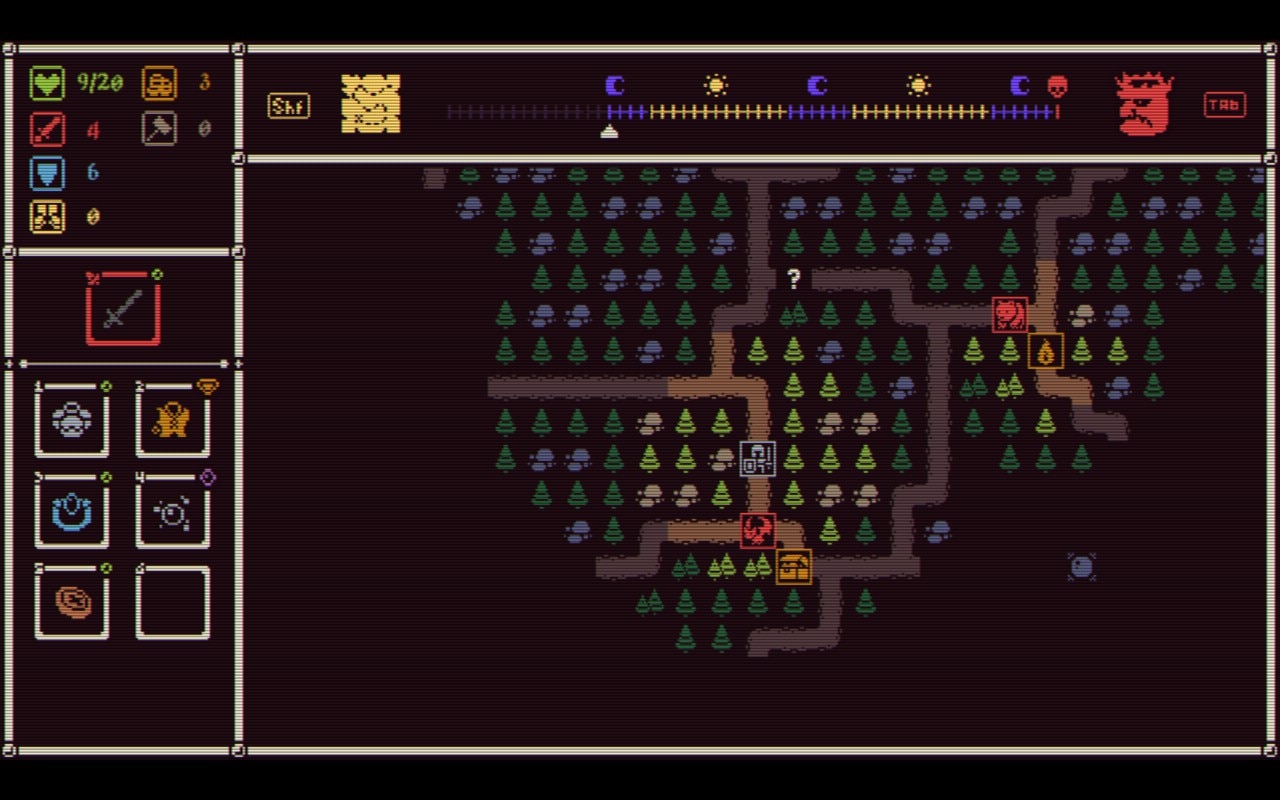
Task: Click the time marker on the day-night bar
Action: click(x=611, y=129)
